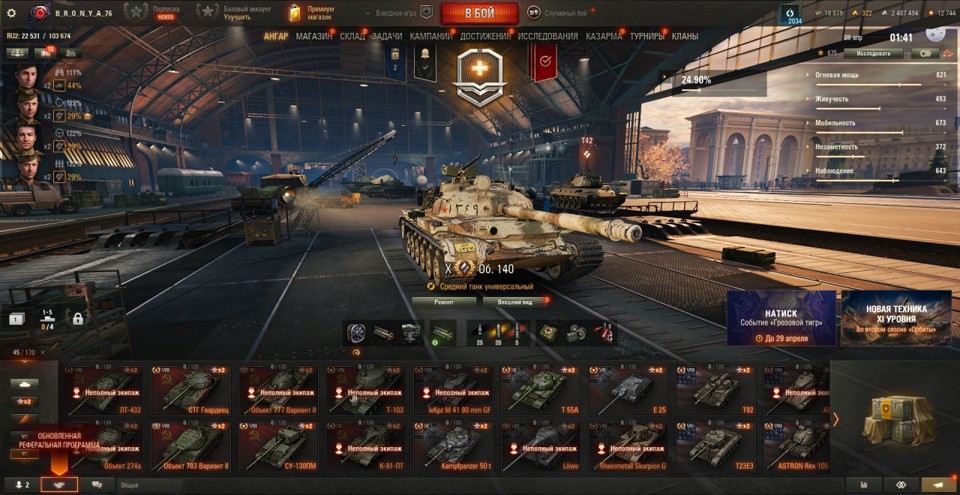Show the ДОСТИЖЕНИЯ tab
This screenshot has width=960, height=495.
[x=485, y=36]
